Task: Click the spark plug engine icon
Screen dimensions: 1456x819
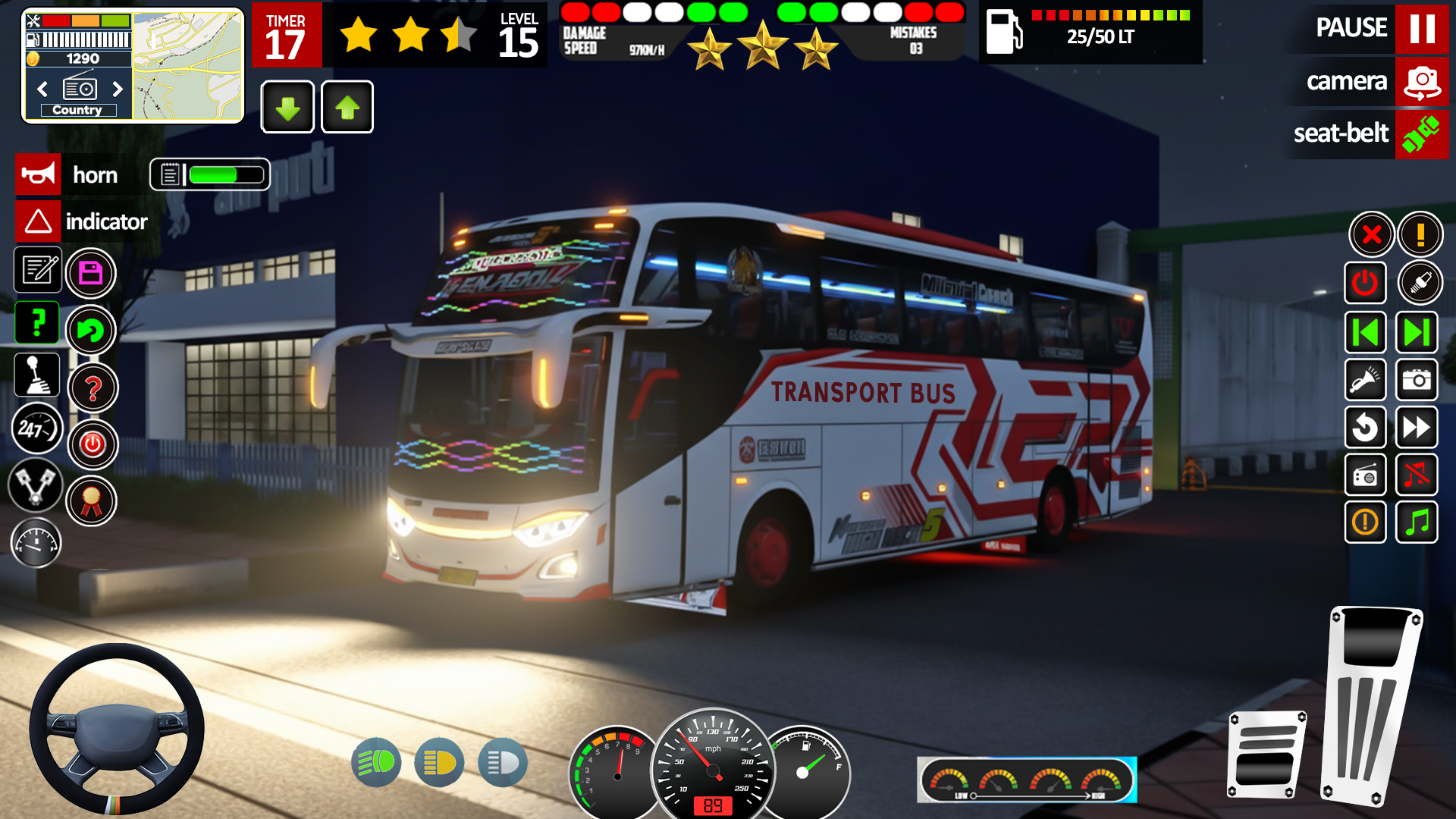Action: point(1420,281)
